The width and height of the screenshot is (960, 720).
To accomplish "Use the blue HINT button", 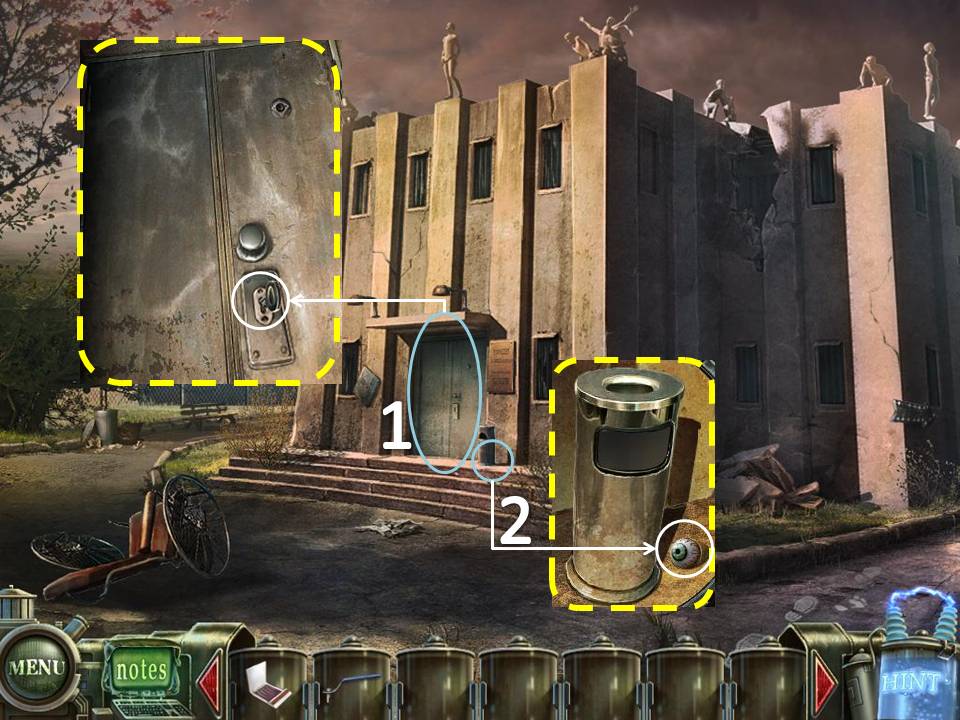I will 910,682.
